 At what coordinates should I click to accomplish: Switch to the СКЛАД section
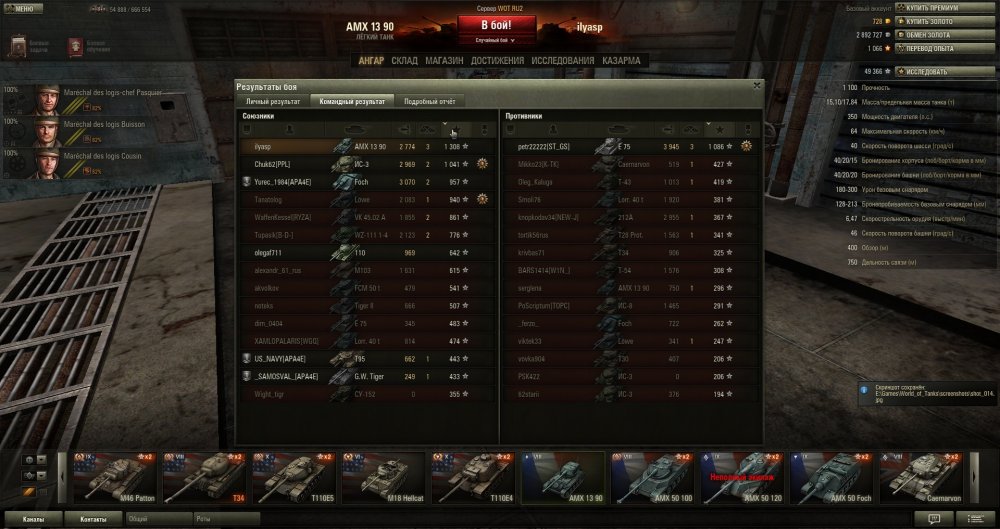404,61
